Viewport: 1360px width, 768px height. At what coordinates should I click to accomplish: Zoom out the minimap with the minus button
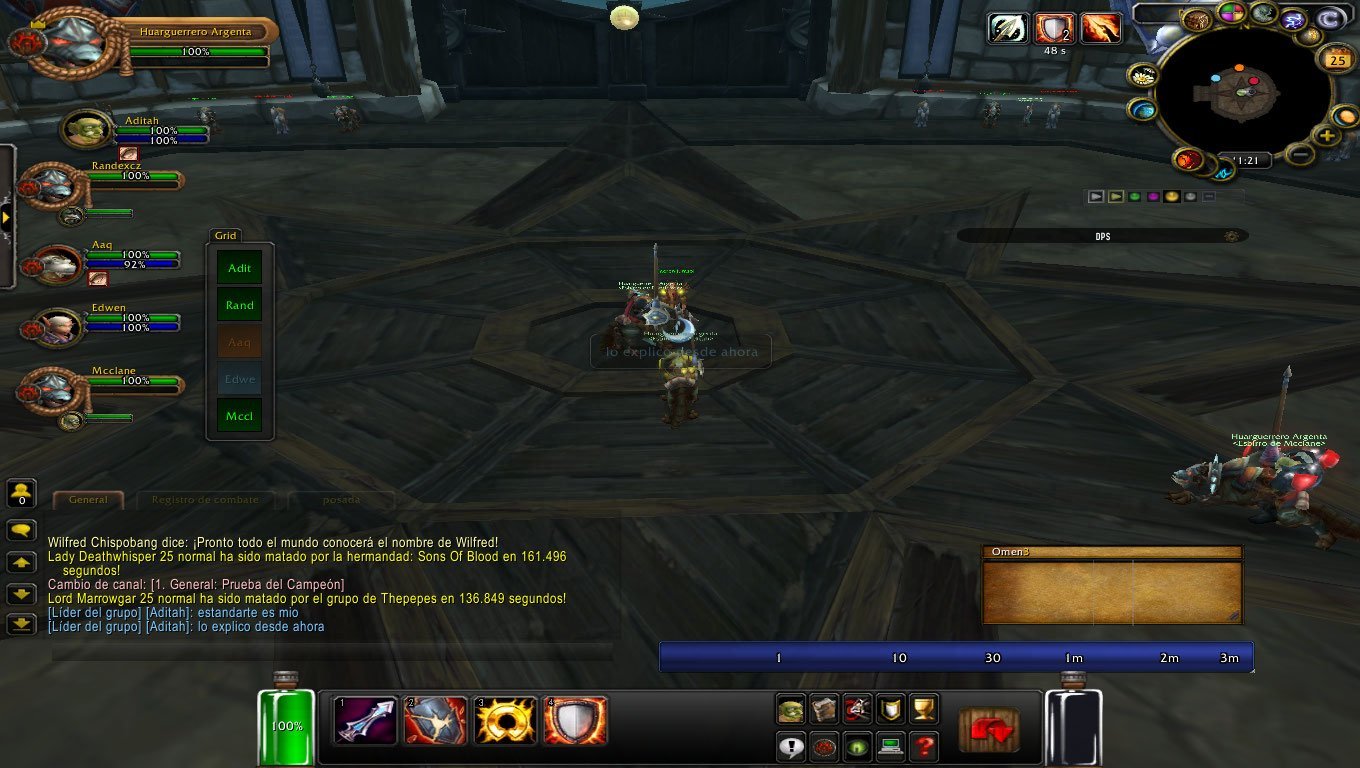(1299, 154)
